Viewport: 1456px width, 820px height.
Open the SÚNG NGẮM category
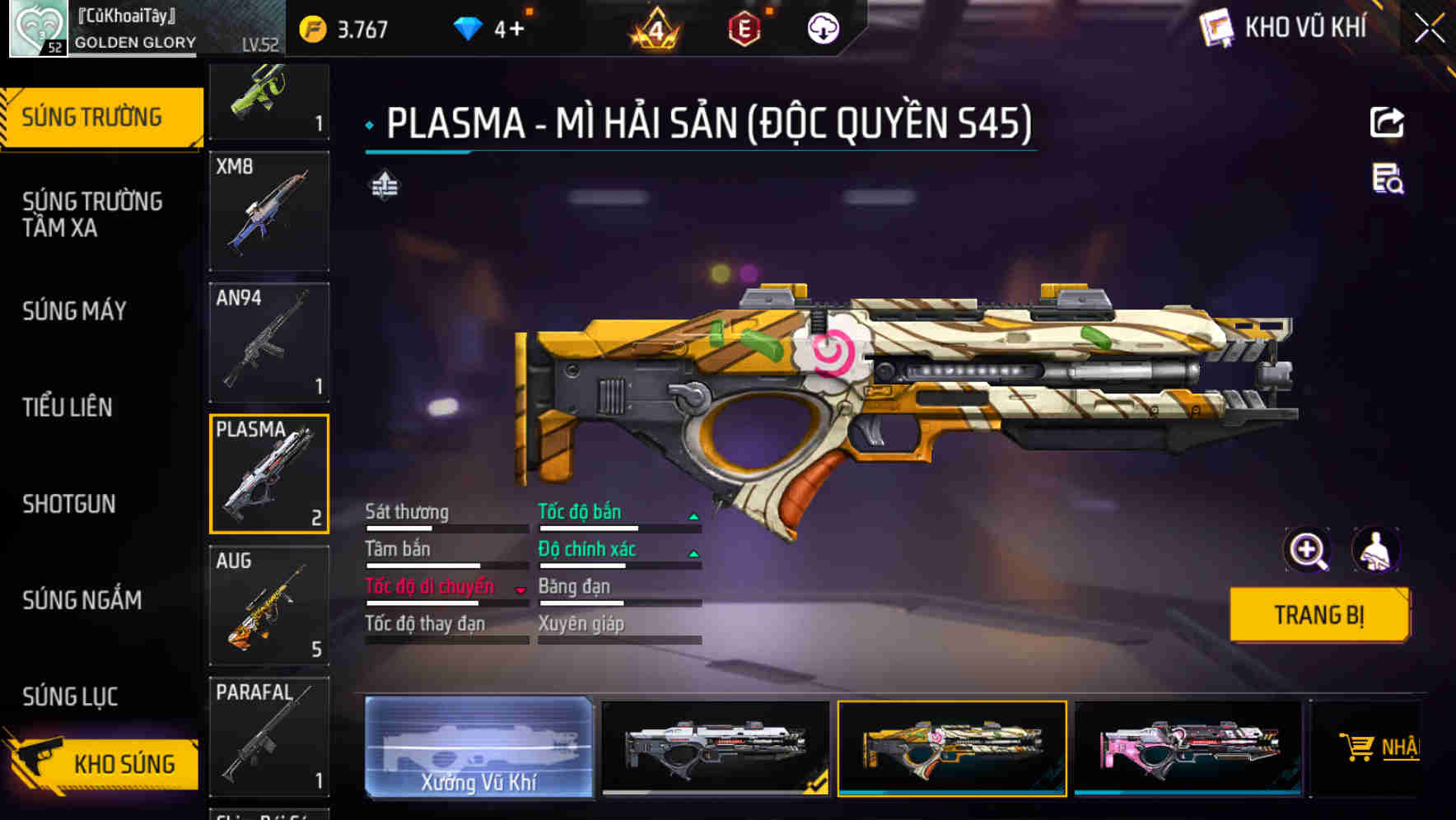[x=81, y=600]
